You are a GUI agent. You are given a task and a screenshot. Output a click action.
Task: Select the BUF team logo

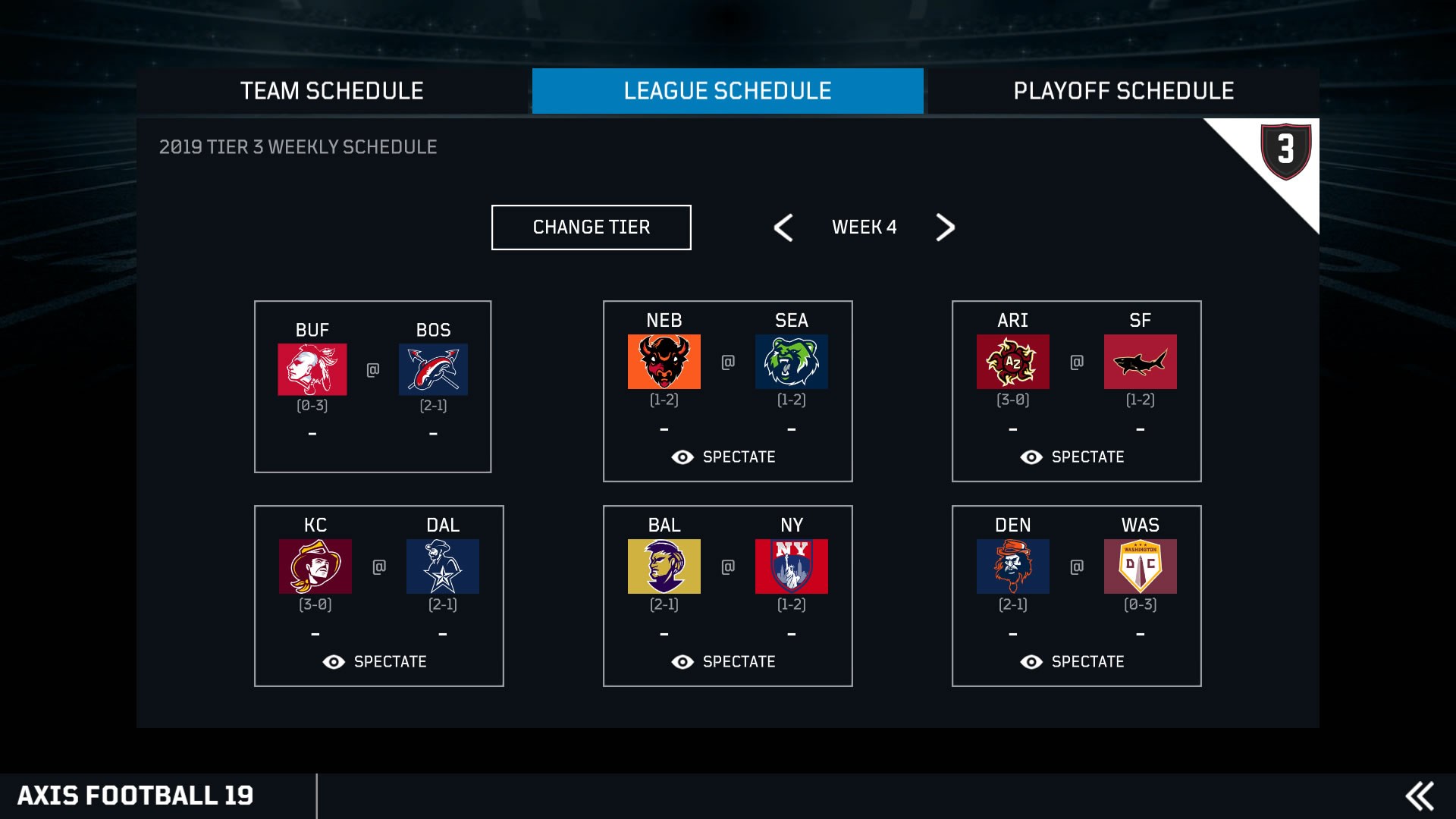point(314,370)
